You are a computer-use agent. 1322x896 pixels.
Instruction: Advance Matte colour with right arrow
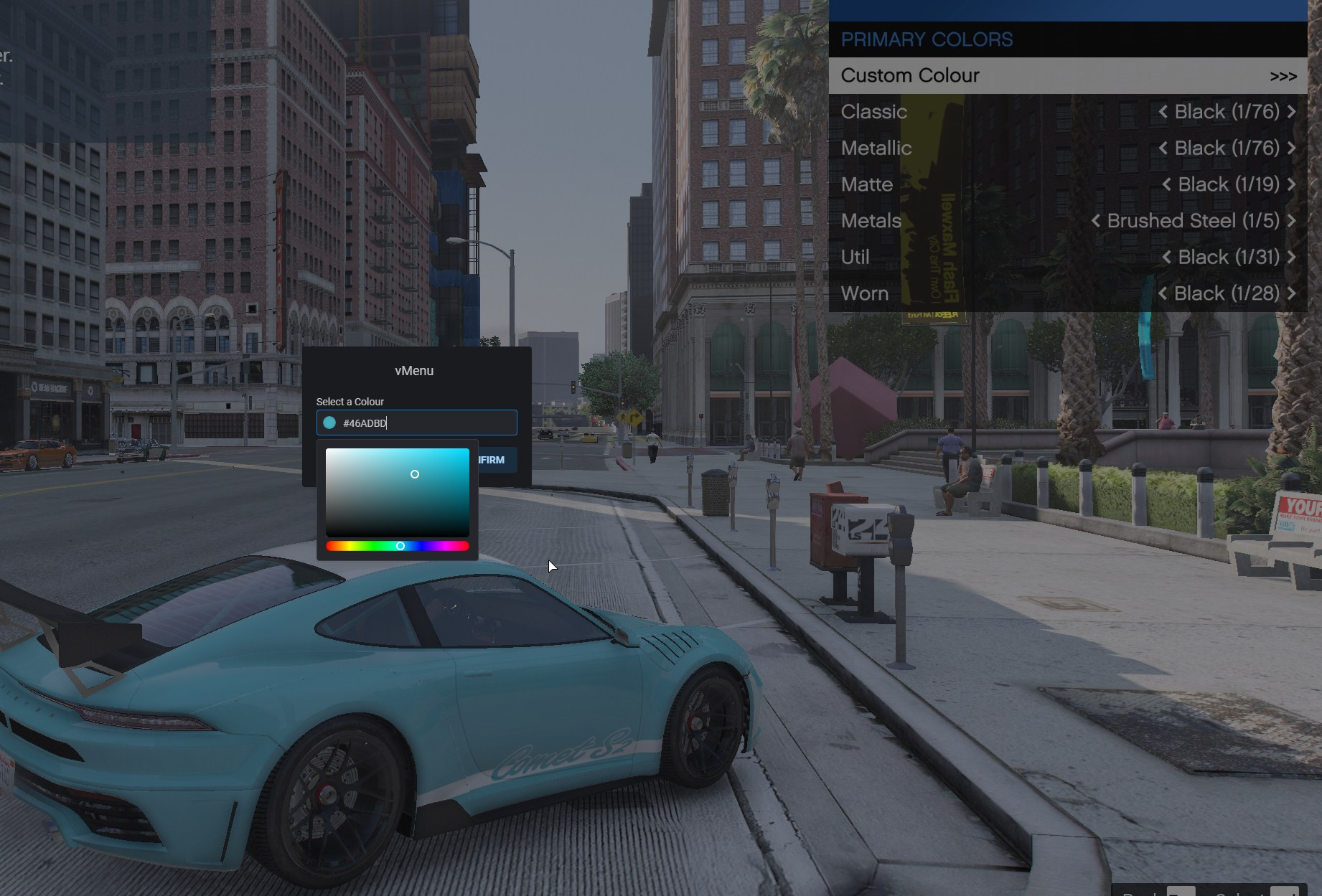pyautogui.click(x=1292, y=184)
